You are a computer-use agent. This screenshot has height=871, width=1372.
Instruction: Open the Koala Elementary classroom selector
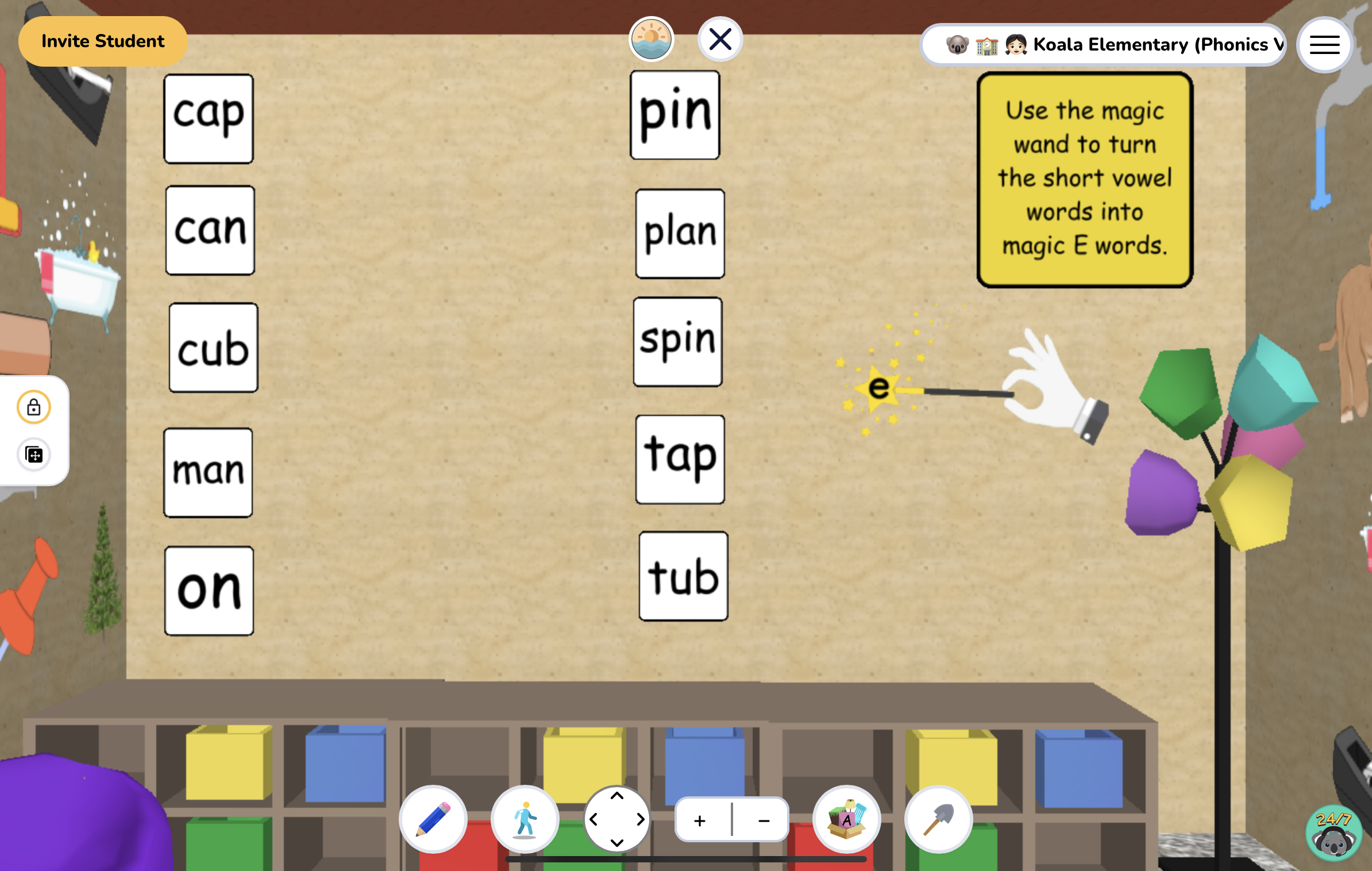pyautogui.click(x=1103, y=44)
